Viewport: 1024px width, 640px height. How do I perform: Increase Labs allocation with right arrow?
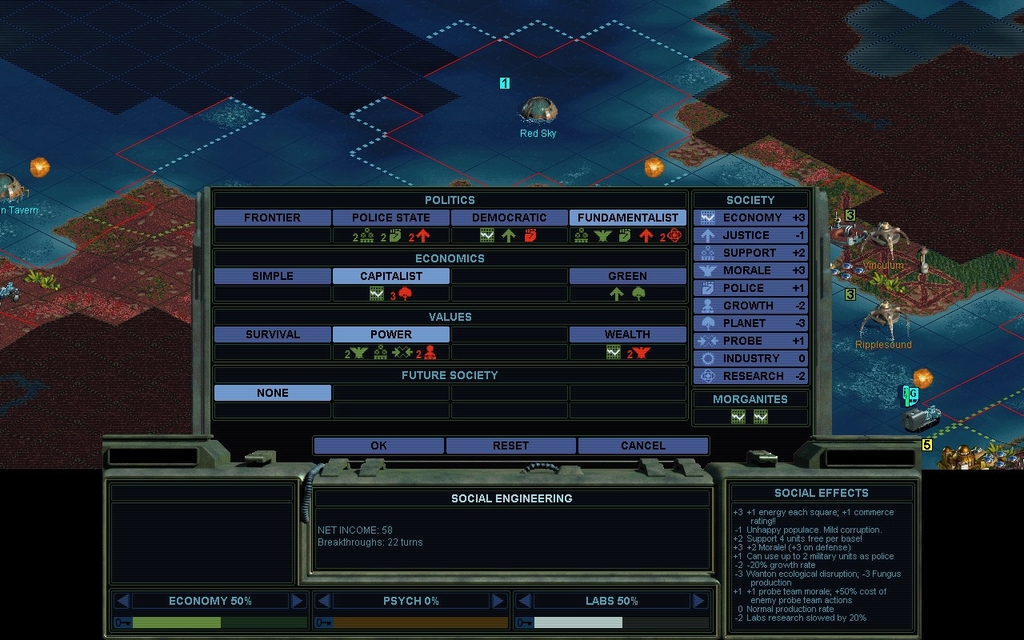pos(698,601)
